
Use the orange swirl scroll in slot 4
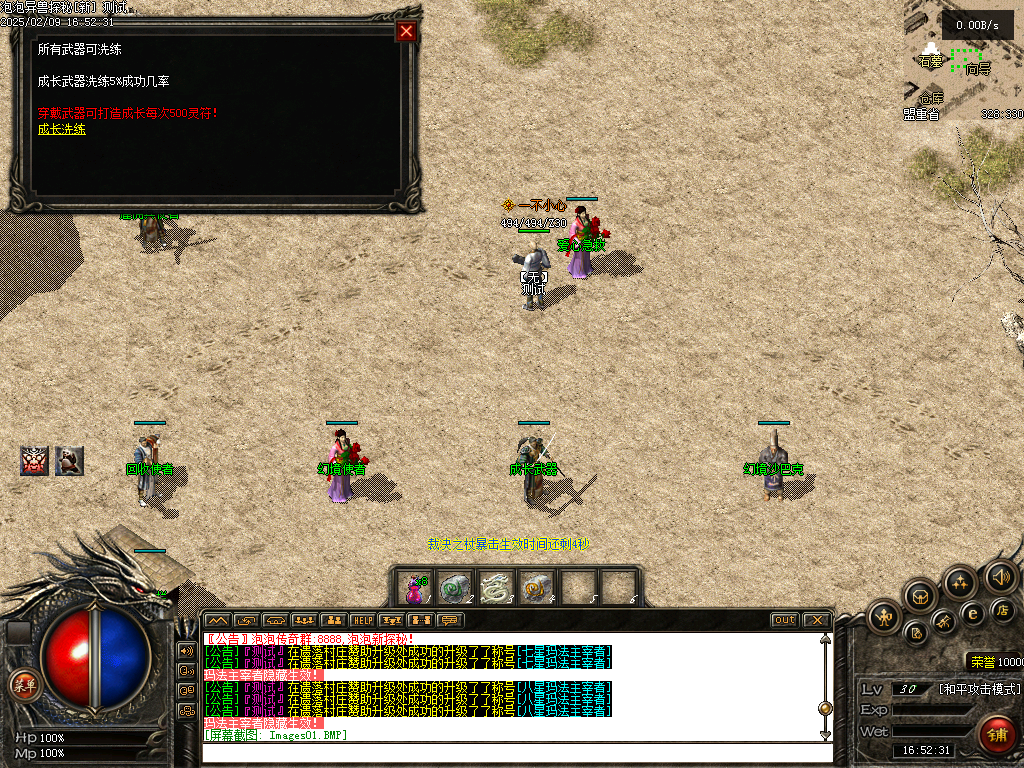(x=537, y=588)
